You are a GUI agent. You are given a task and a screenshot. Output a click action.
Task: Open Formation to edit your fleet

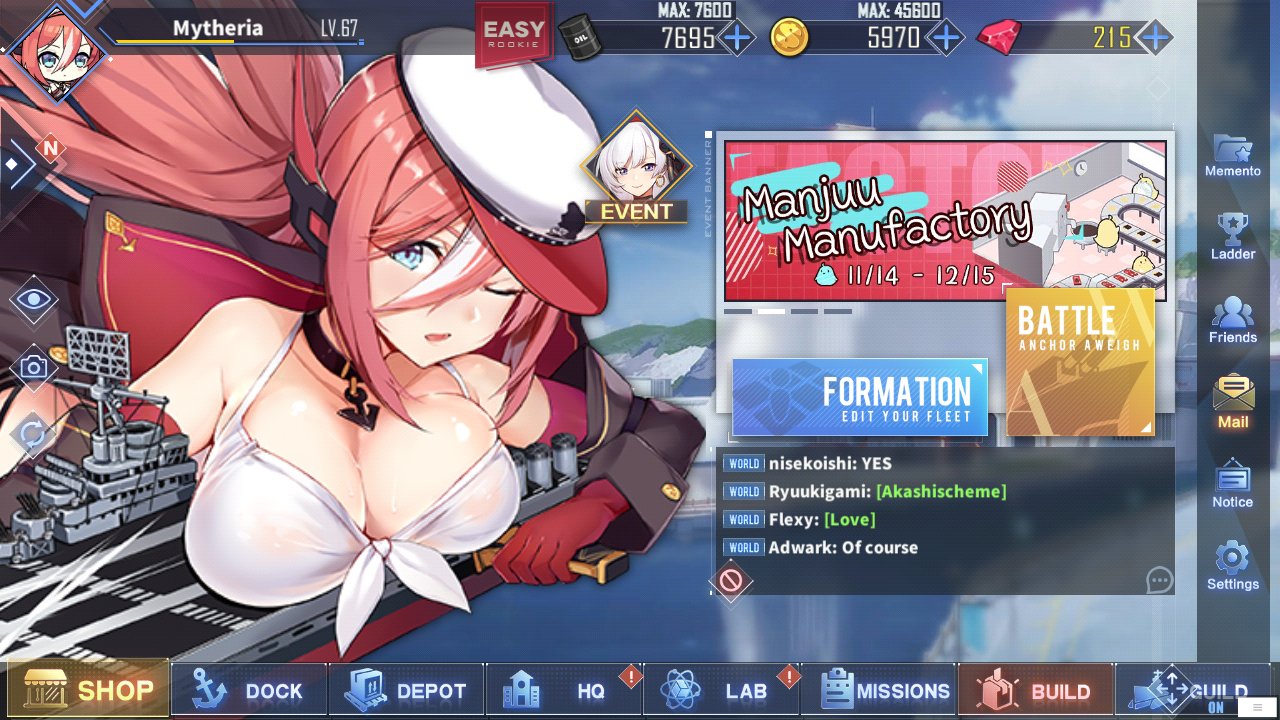860,397
